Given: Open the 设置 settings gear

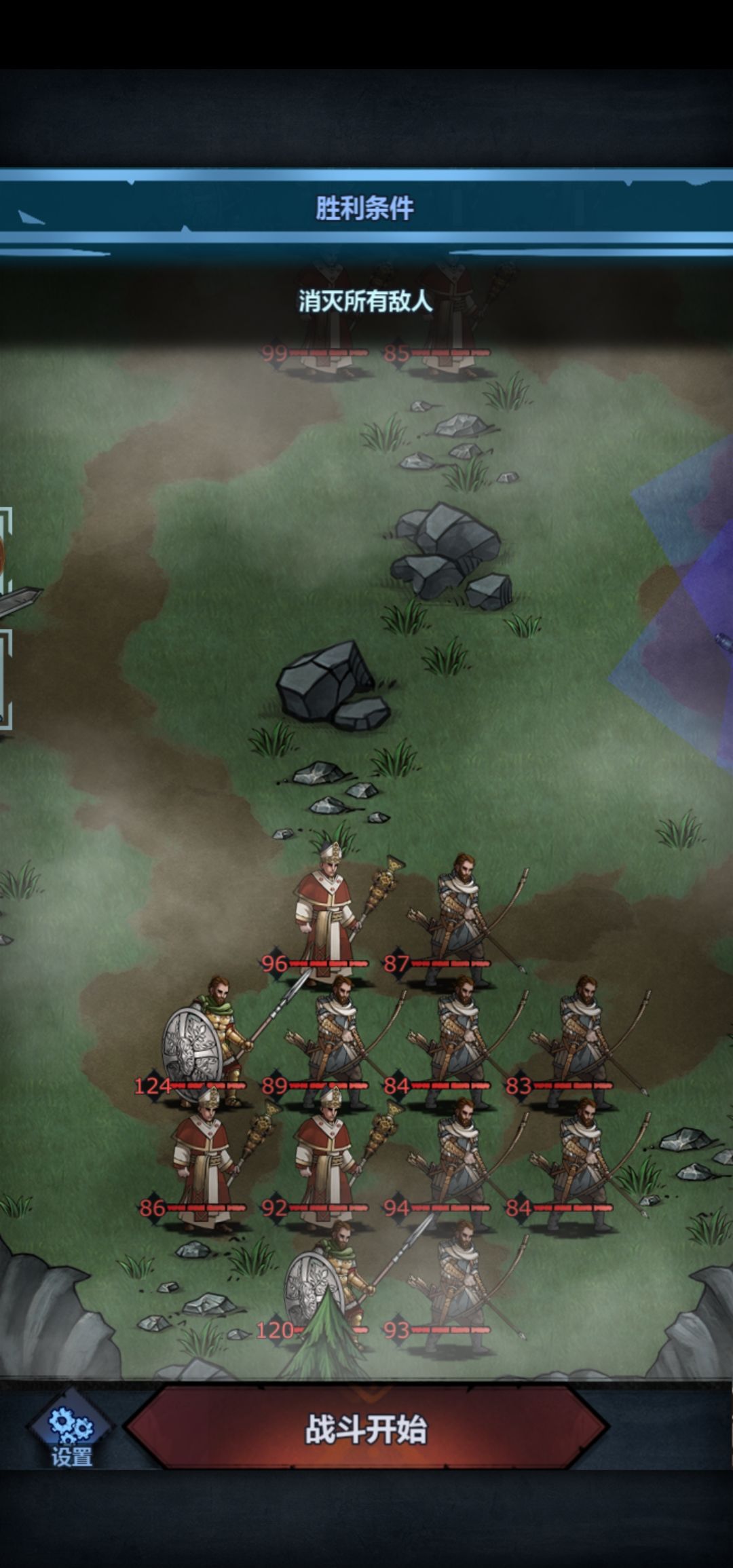Looking at the screenshot, I should click(71, 1431).
